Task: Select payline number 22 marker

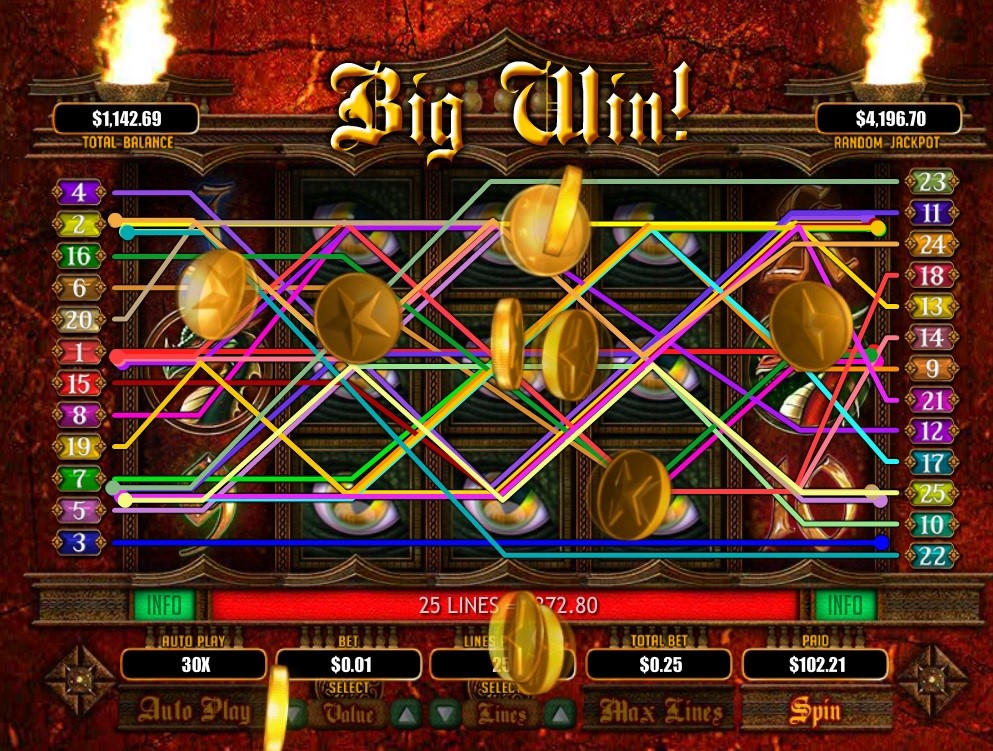Action: click(931, 556)
